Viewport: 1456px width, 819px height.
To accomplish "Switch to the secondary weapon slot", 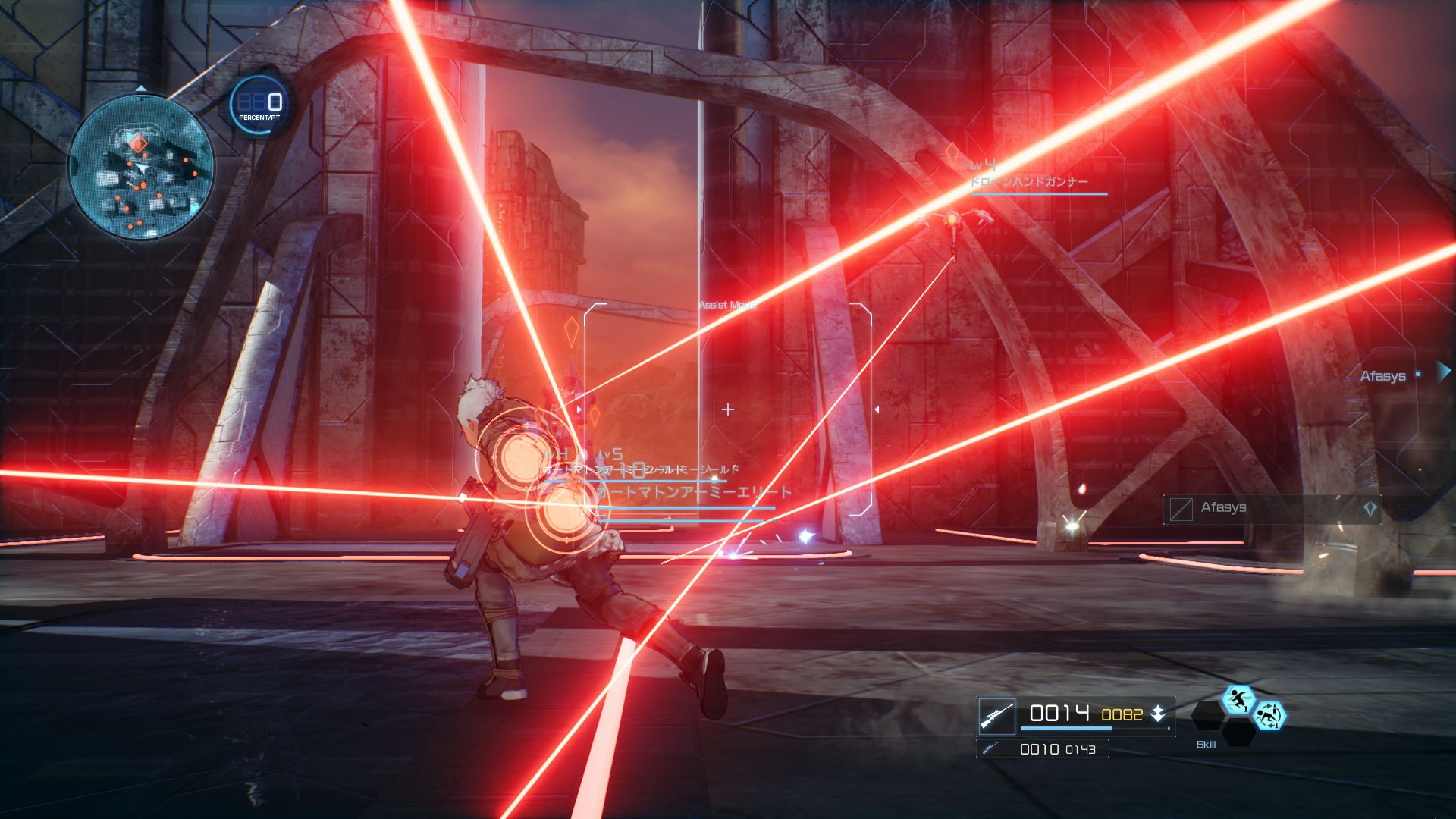I will coord(1042,749).
